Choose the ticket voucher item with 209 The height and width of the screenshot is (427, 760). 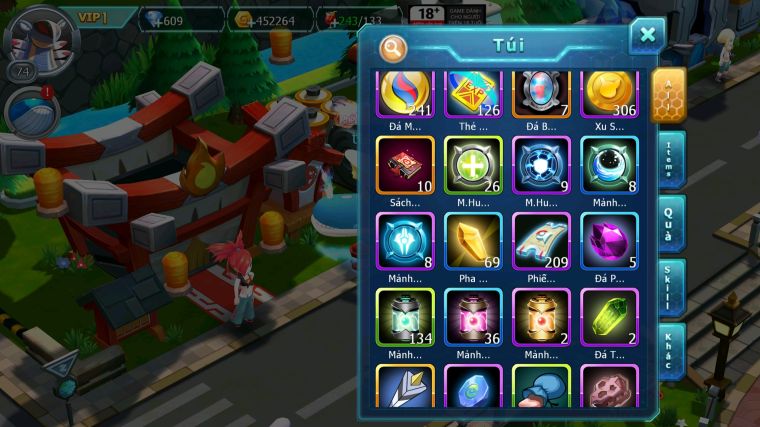[541, 242]
